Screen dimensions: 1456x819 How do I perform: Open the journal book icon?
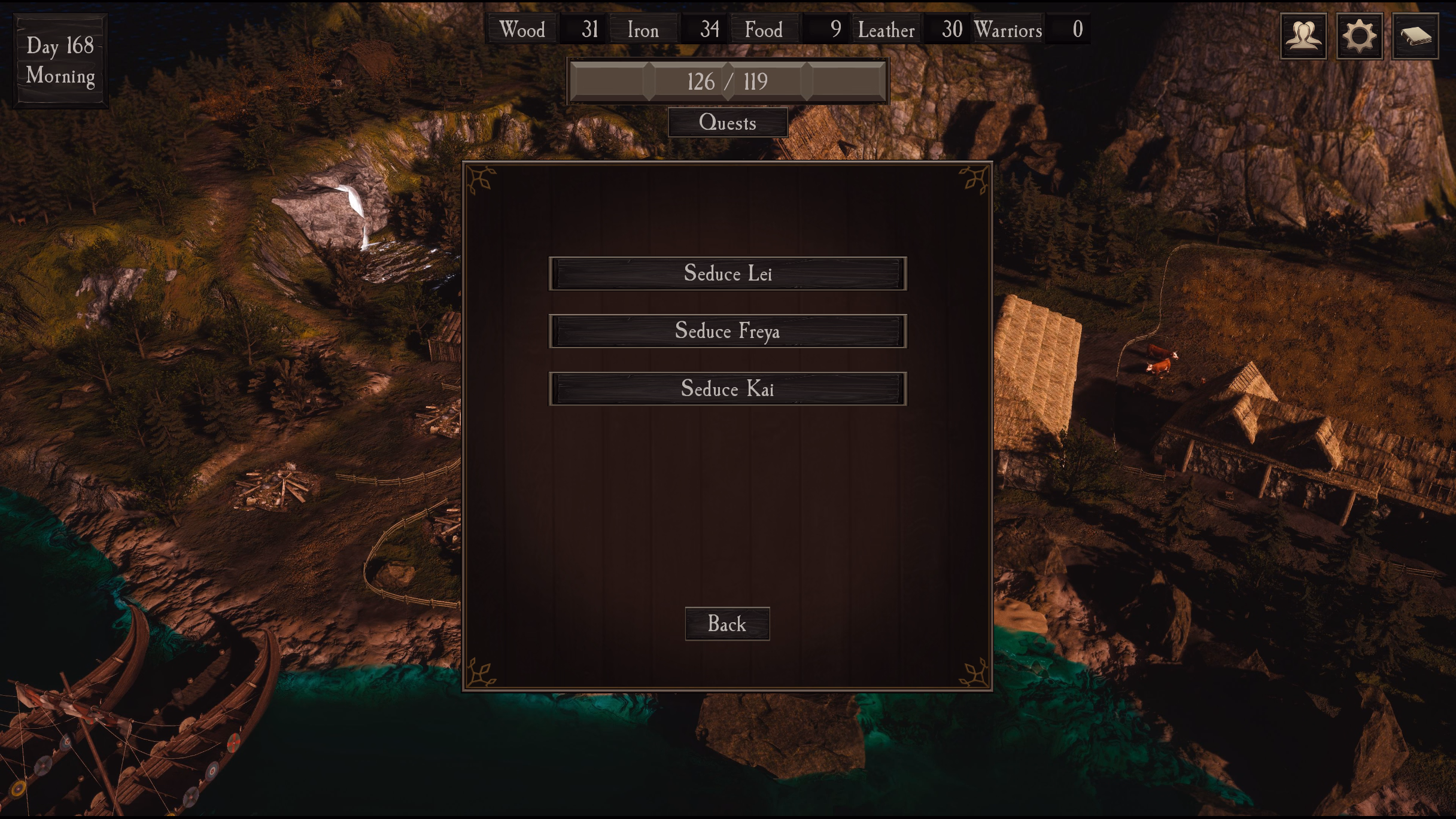(x=1415, y=36)
